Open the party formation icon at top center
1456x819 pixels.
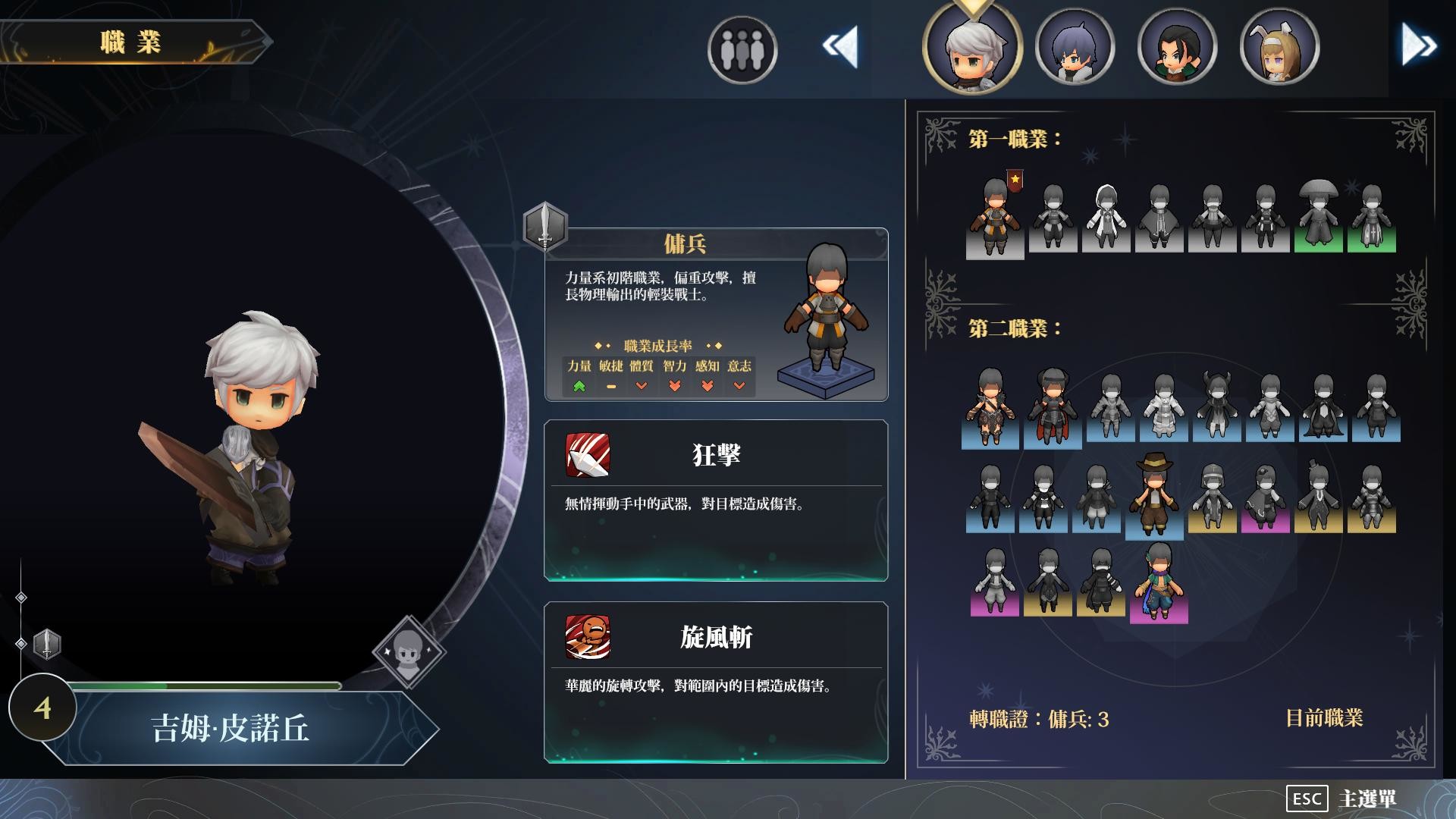(741, 50)
